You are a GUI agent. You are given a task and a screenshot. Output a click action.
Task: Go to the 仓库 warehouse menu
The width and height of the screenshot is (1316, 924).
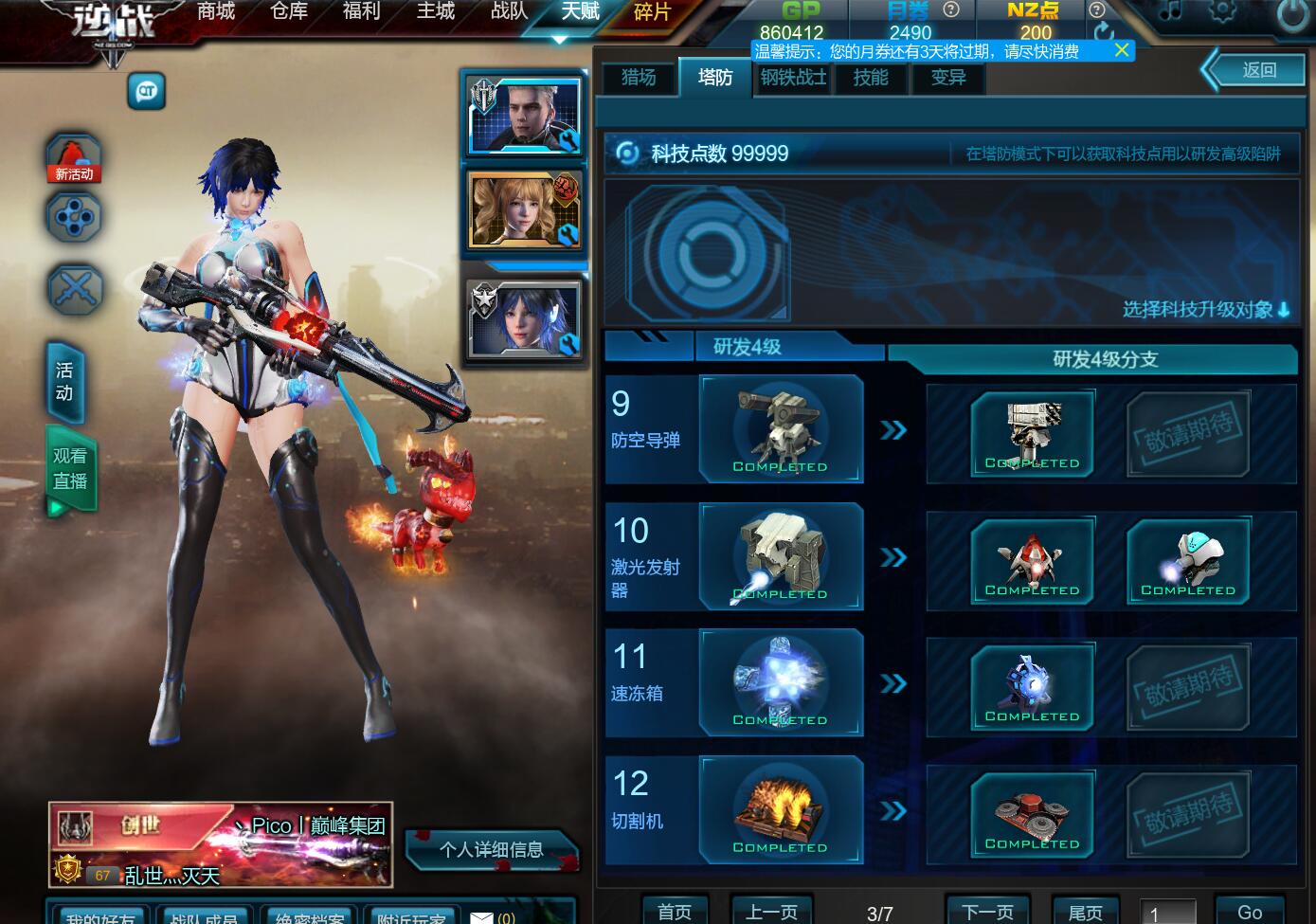pyautogui.click(x=289, y=12)
